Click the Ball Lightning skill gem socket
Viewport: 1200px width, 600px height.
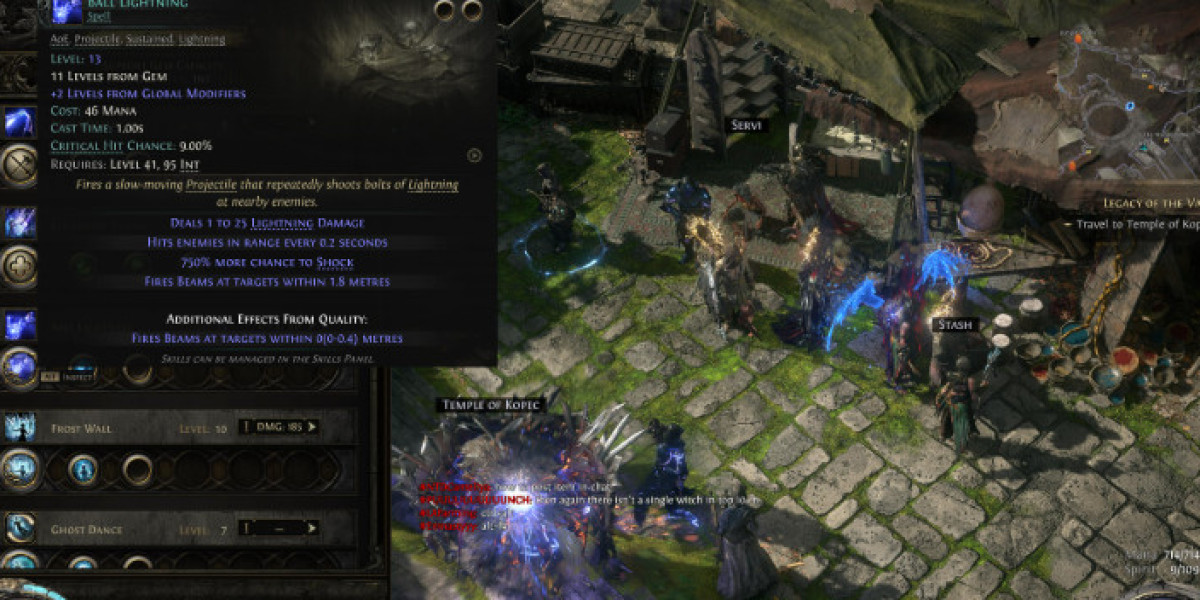click(19, 366)
